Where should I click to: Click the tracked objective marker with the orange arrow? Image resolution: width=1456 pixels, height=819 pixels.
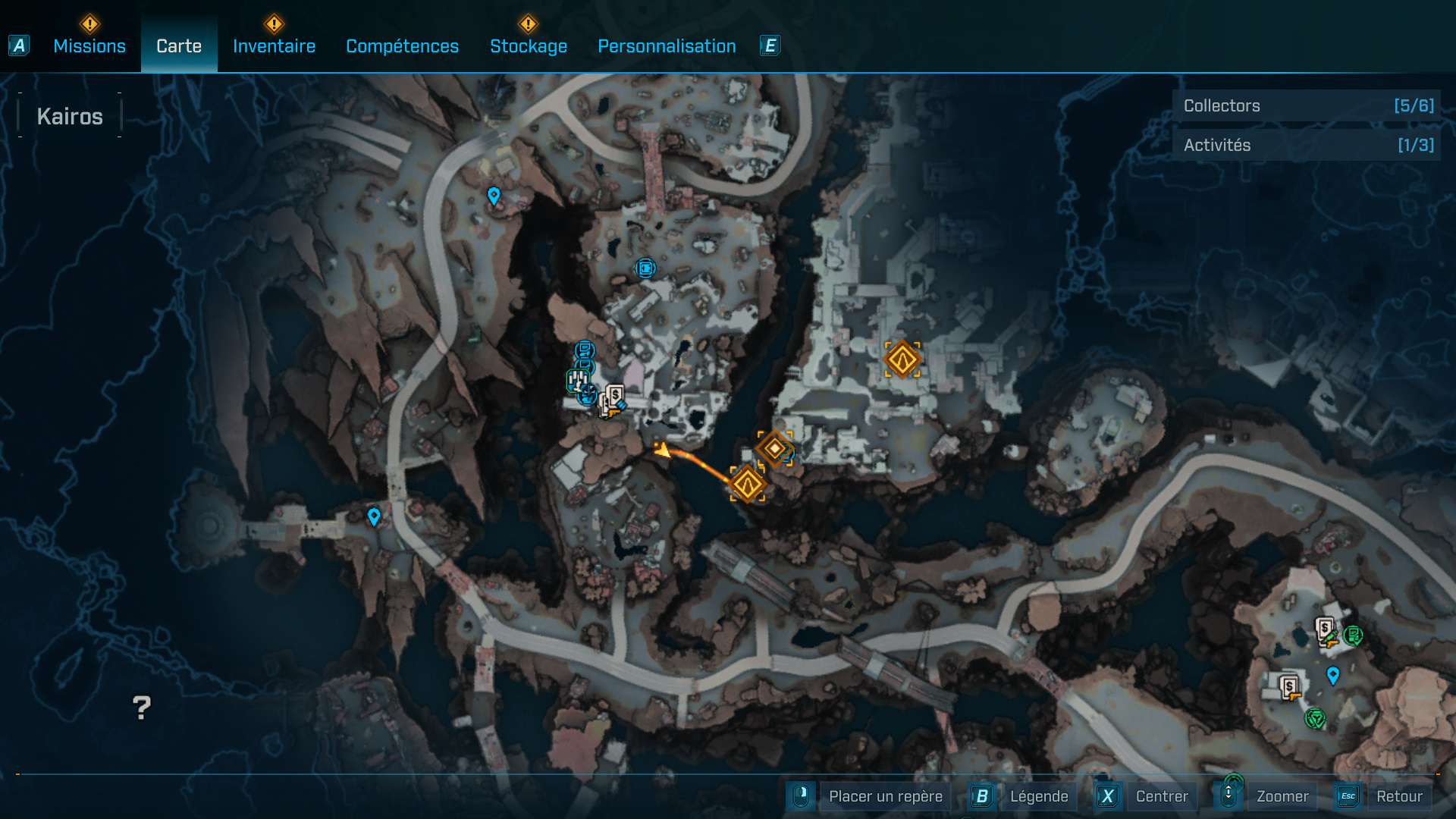click(748, 485)
